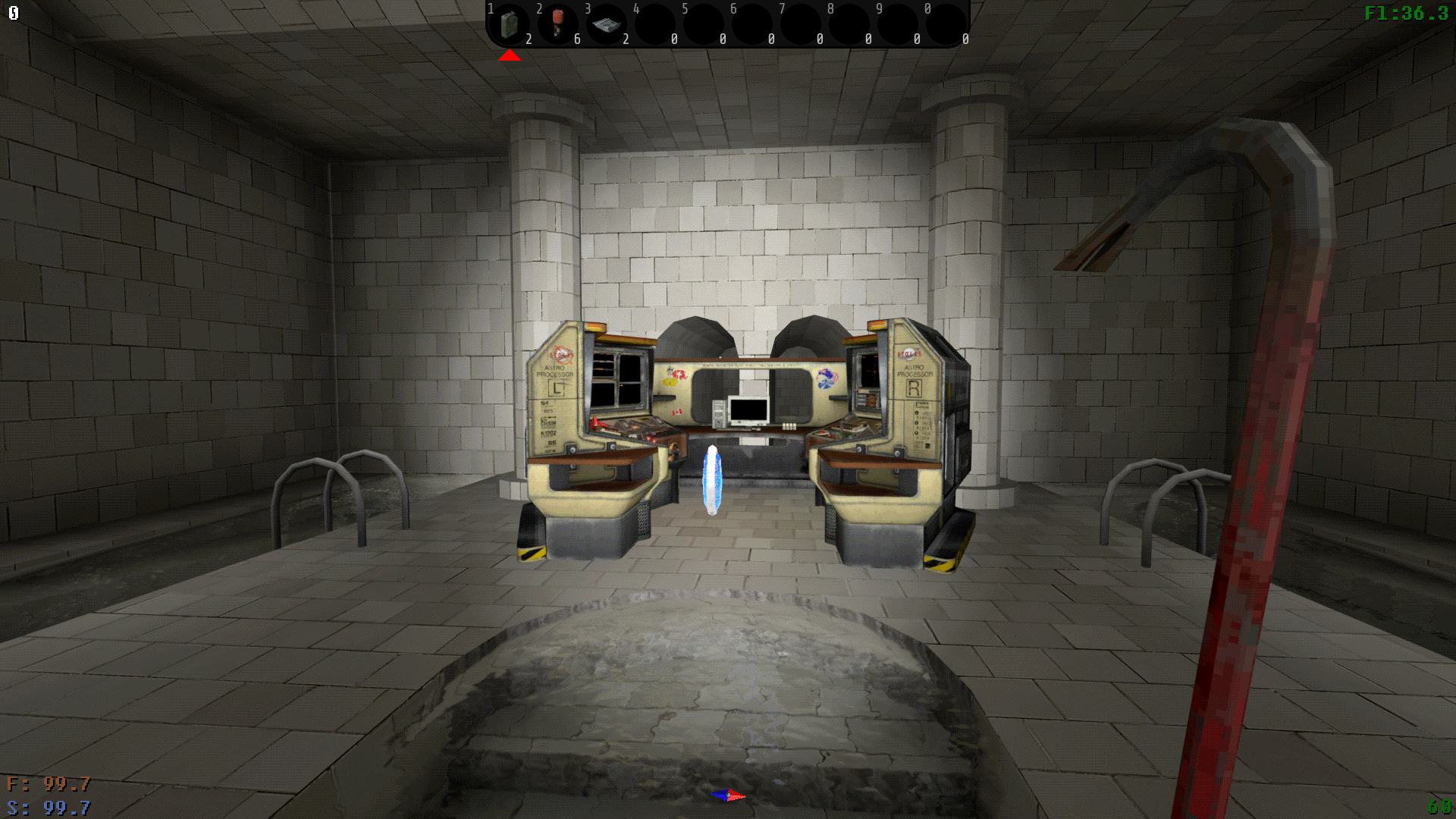Select the green jerry can hotbar slot
This screenshot has width=1456, height=819.
[510, 24]
